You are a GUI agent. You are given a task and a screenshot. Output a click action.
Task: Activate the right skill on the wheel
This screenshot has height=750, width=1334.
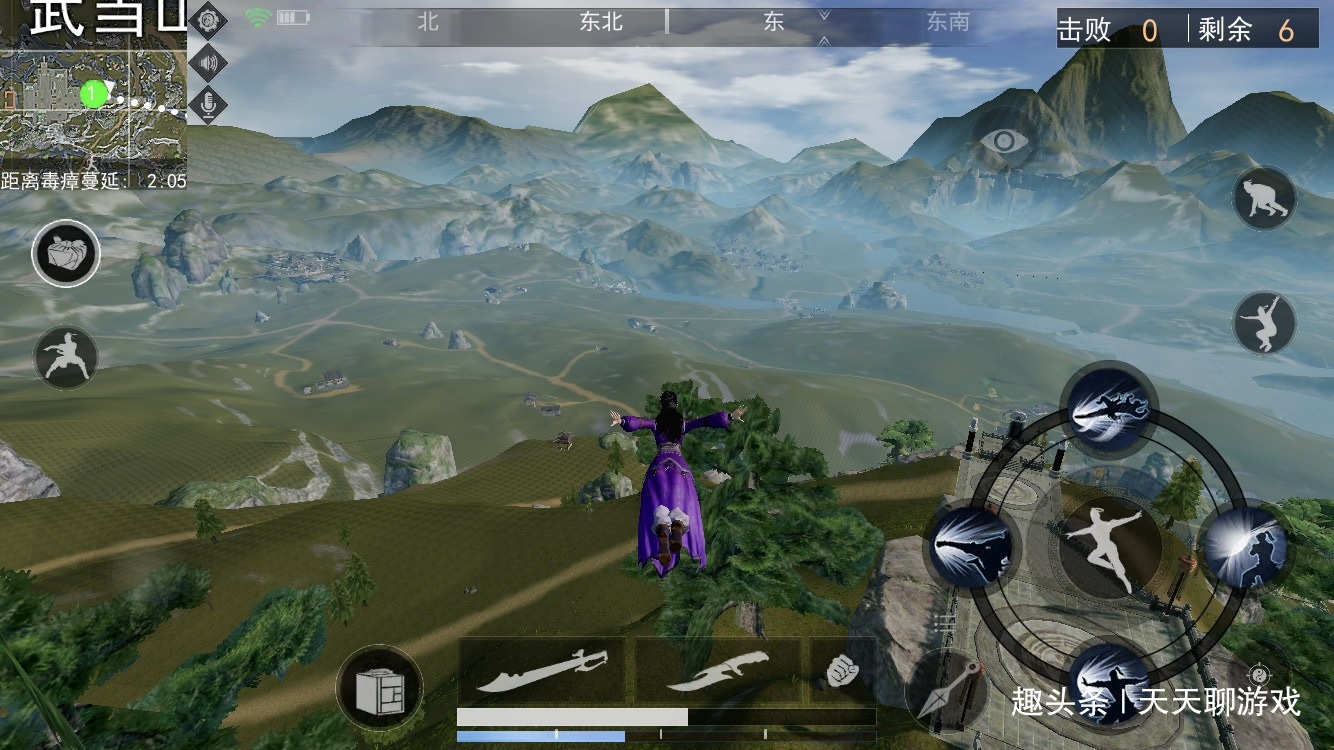click(1246, 546)
